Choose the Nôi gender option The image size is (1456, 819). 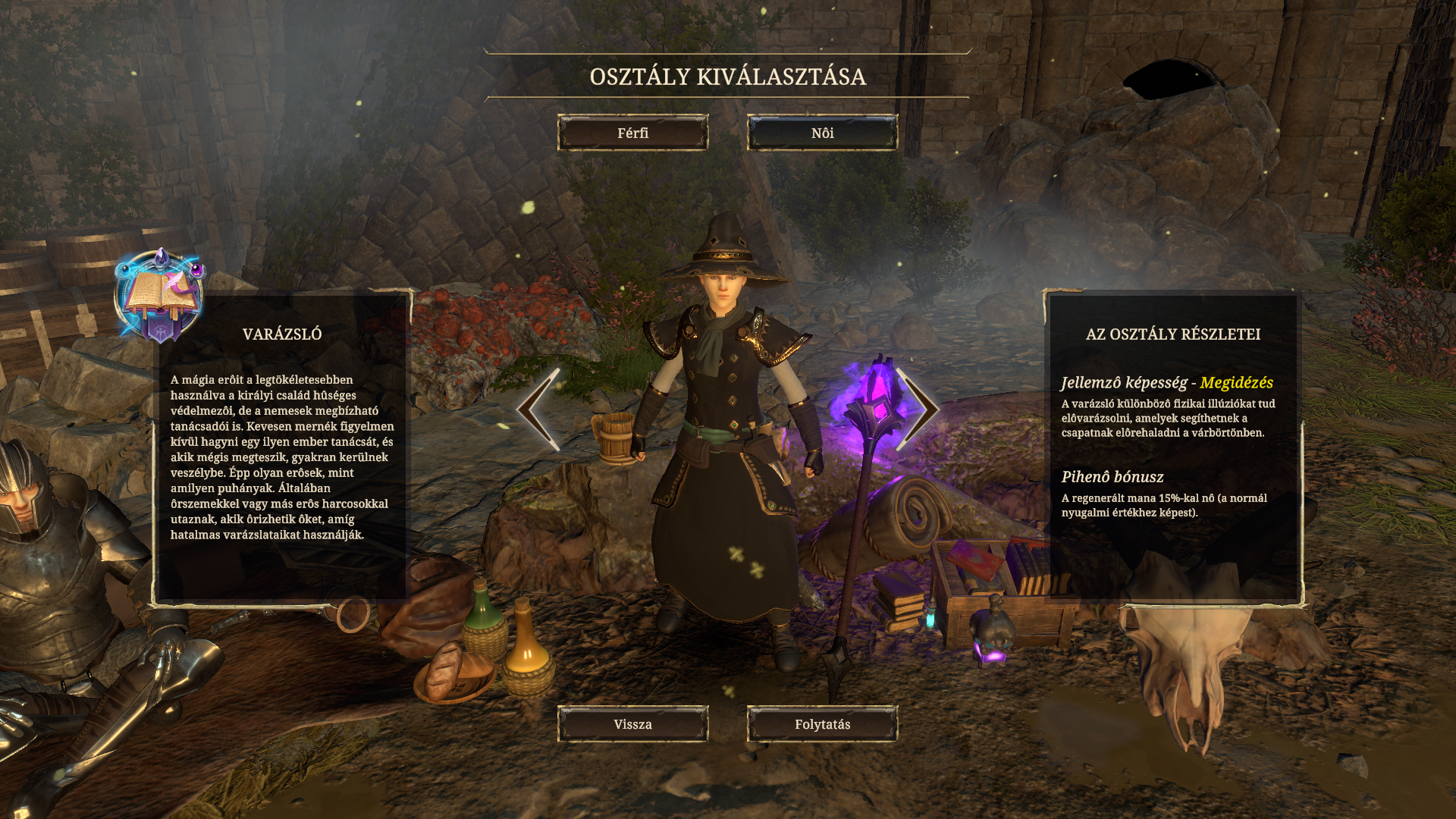point(822,133)
